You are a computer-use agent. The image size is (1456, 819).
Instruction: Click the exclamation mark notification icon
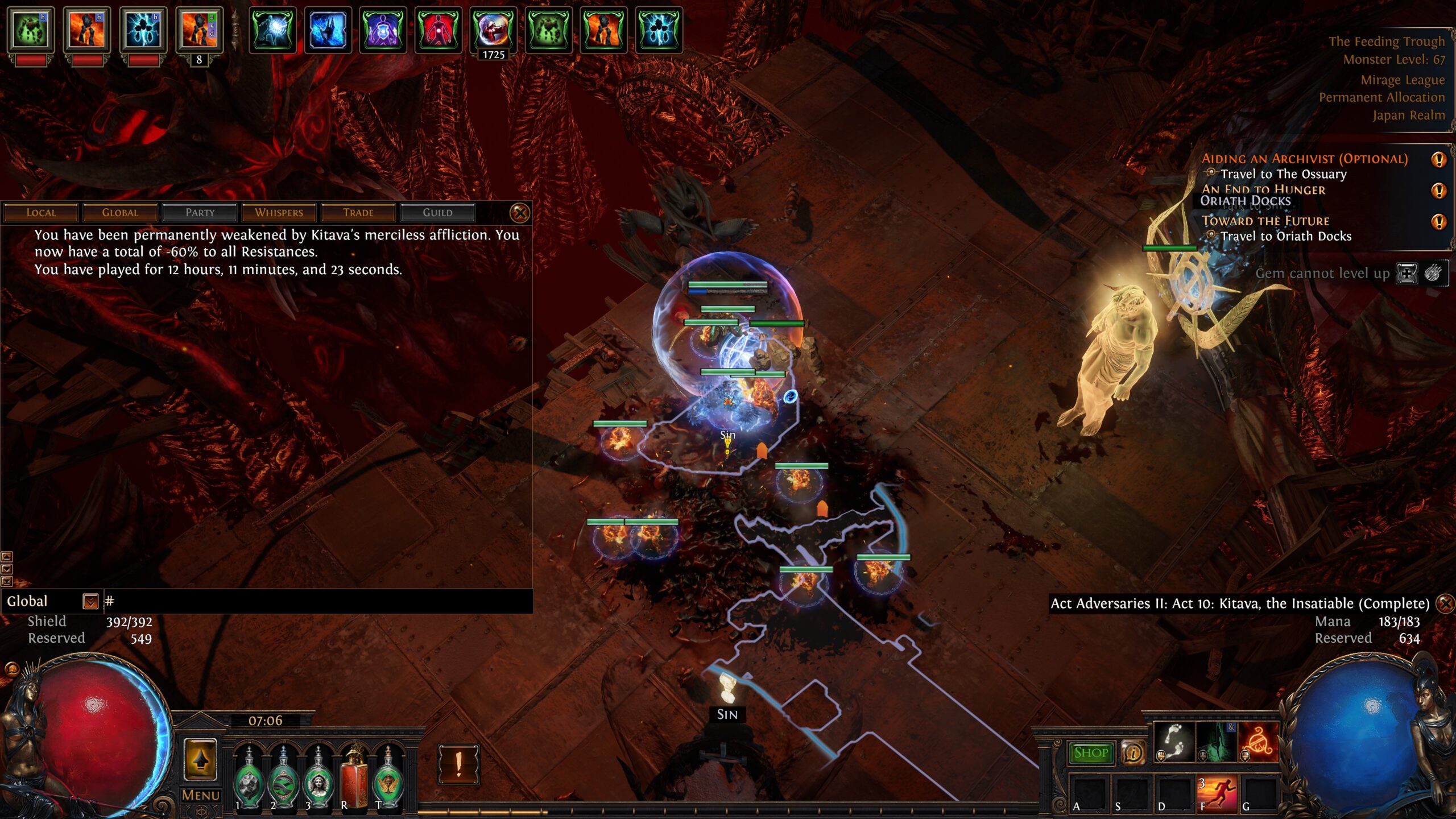[458, 764]
